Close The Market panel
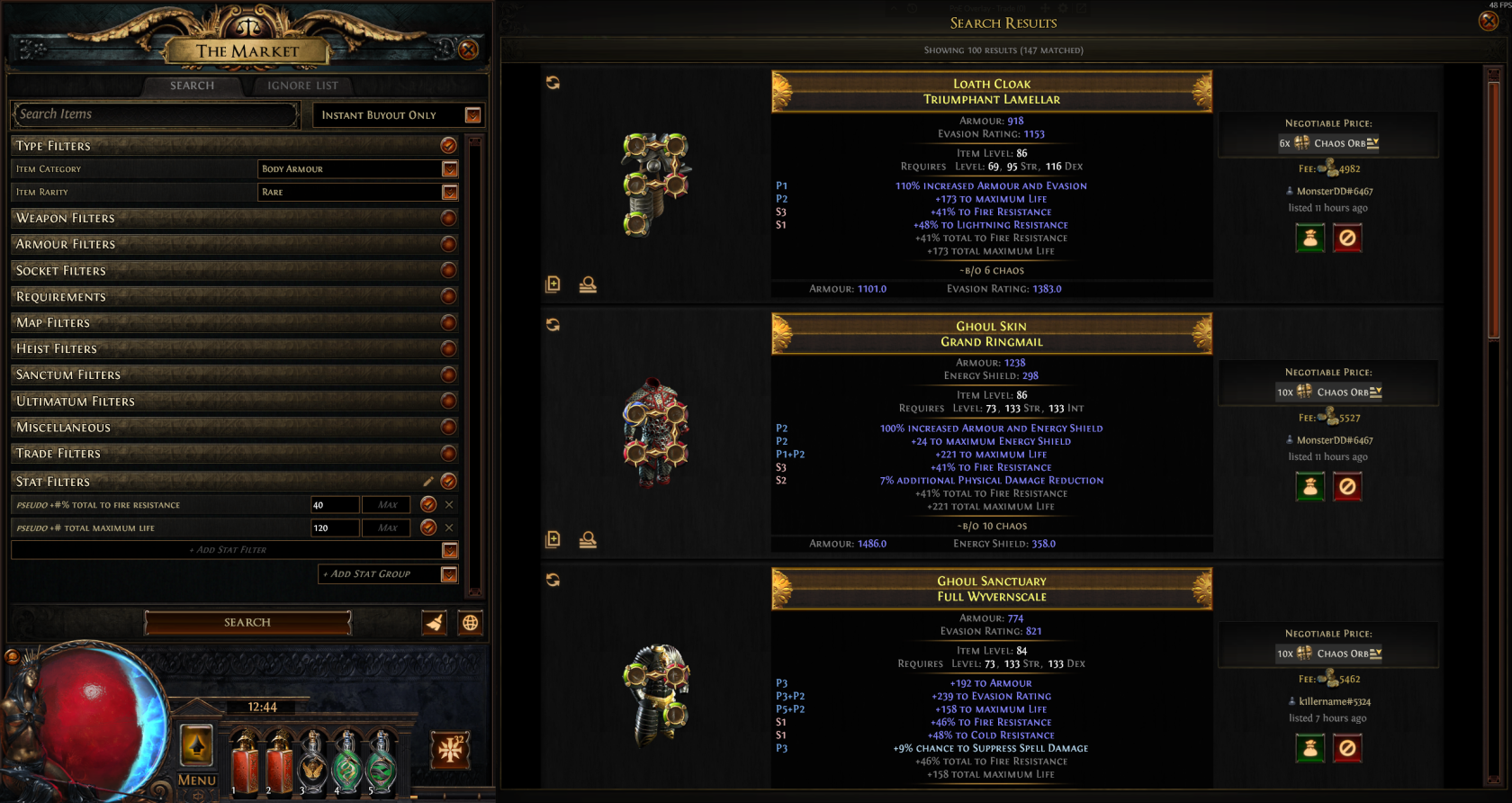Viewport: 1512px width, 803px height. [x=468, y=50]
